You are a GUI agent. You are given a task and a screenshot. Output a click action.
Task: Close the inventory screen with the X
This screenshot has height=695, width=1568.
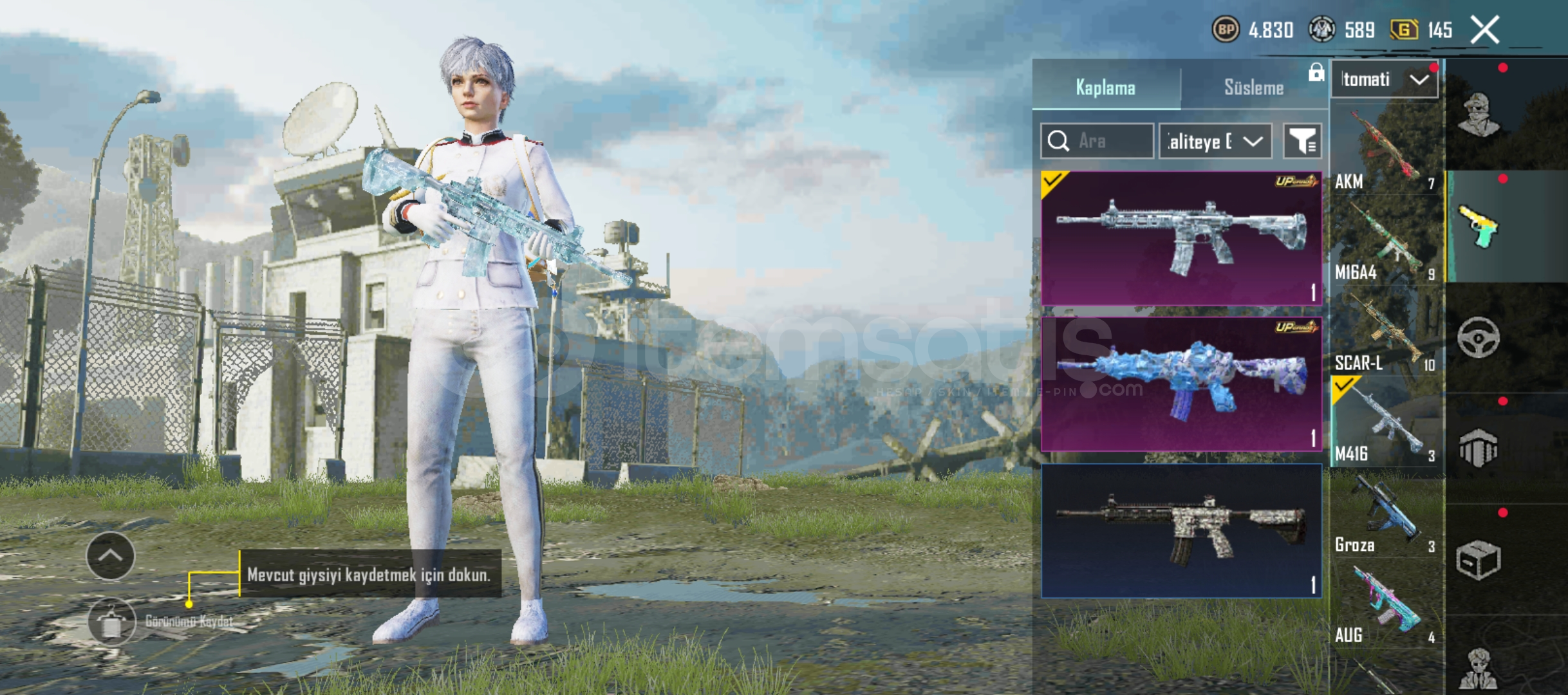tap(1485, 30)
